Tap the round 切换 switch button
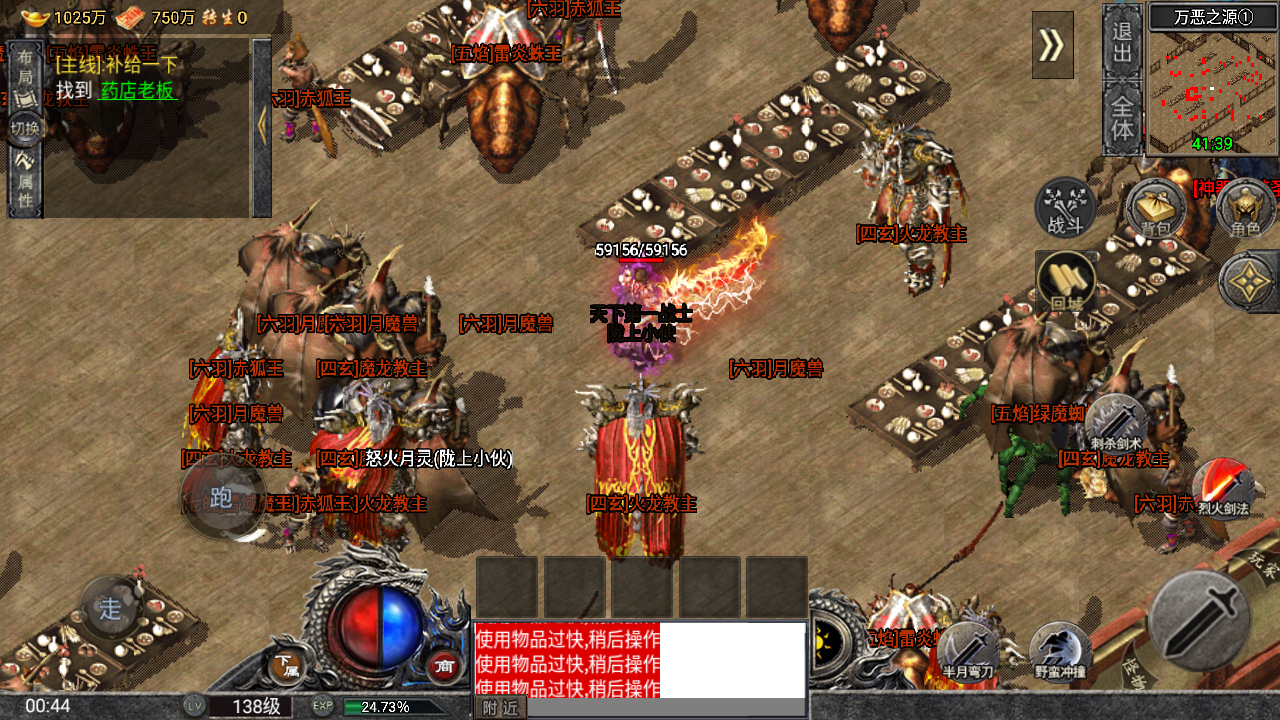Viewport: 1280px width, 720px height. tap(25, 128)
